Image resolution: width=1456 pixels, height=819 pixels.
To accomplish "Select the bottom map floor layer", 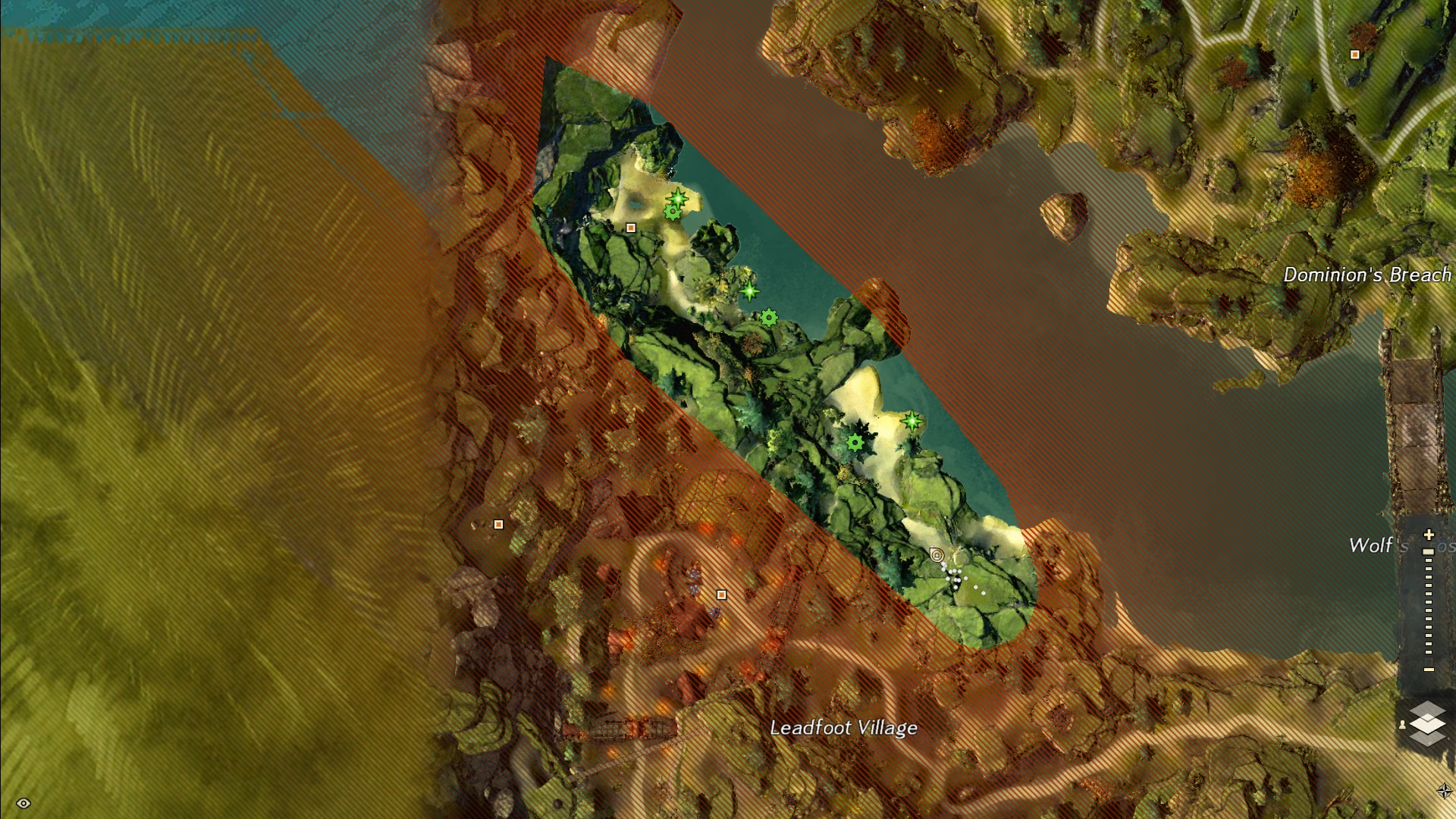I will point(1428,737).
